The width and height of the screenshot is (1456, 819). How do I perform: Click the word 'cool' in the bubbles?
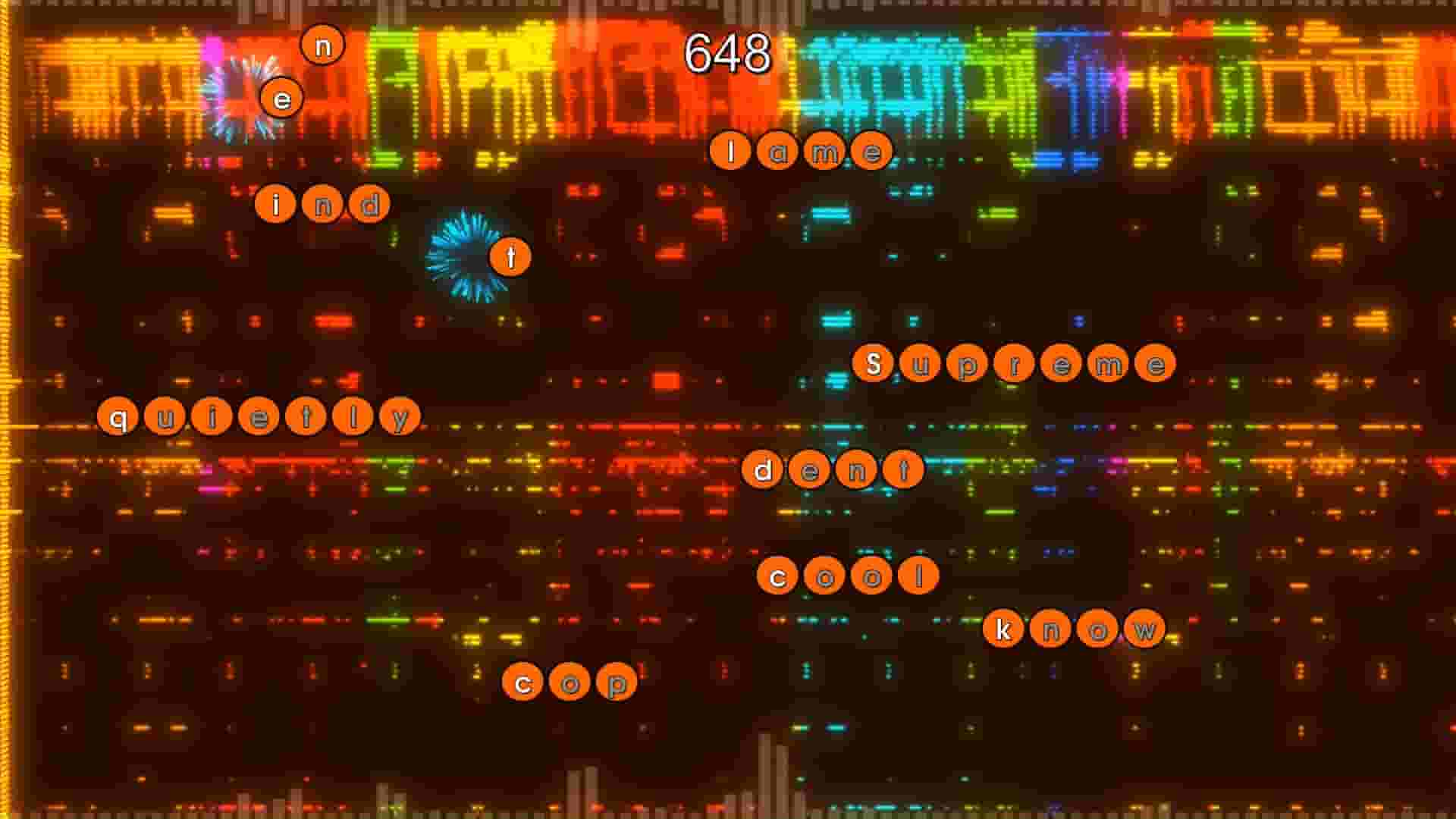click(846, 575)
